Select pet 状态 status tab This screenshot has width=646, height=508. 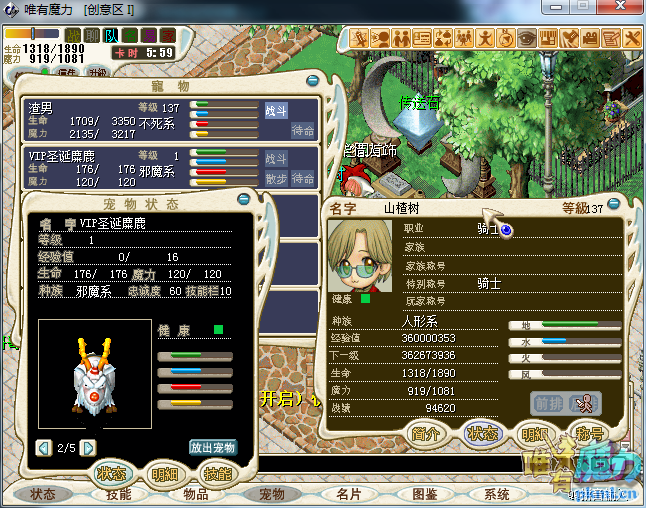[109, 473]
